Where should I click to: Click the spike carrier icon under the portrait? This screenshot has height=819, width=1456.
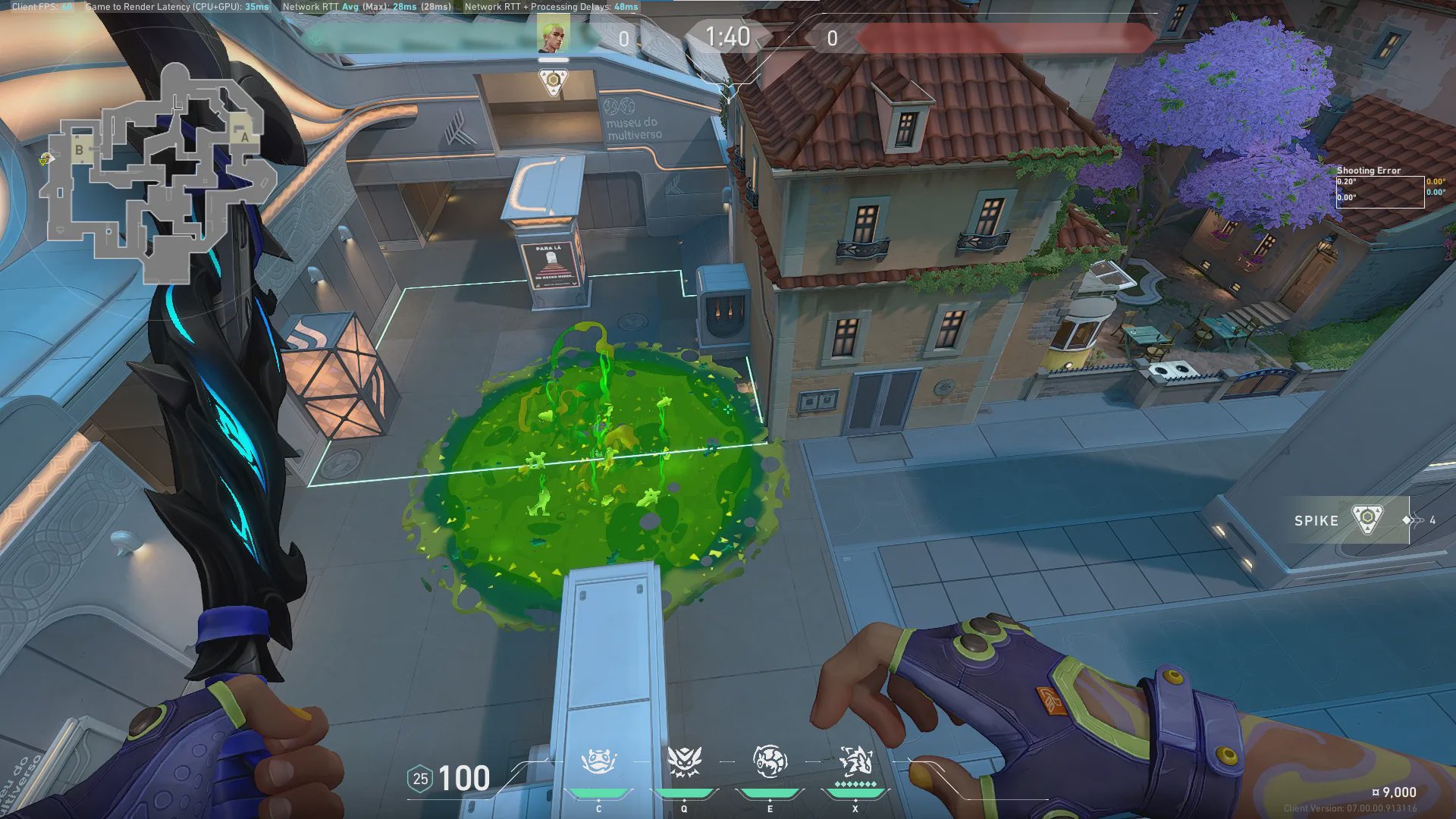click(554, 81)
